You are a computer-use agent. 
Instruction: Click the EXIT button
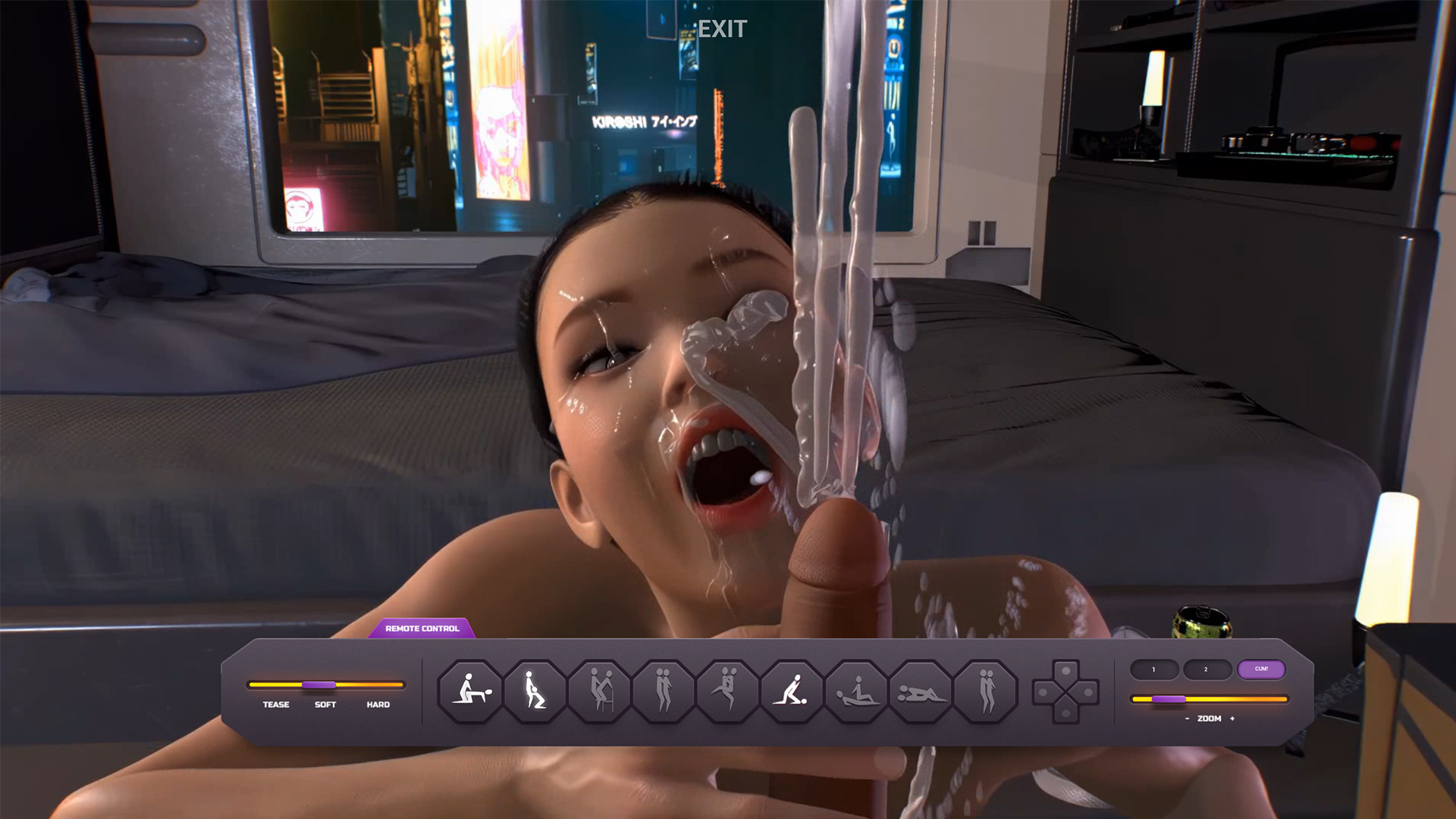tap(722, 30)
